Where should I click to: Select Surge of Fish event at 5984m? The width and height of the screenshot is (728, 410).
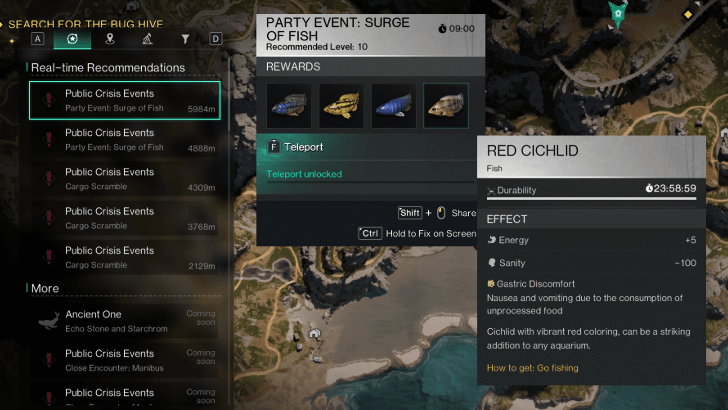[125, 100]
